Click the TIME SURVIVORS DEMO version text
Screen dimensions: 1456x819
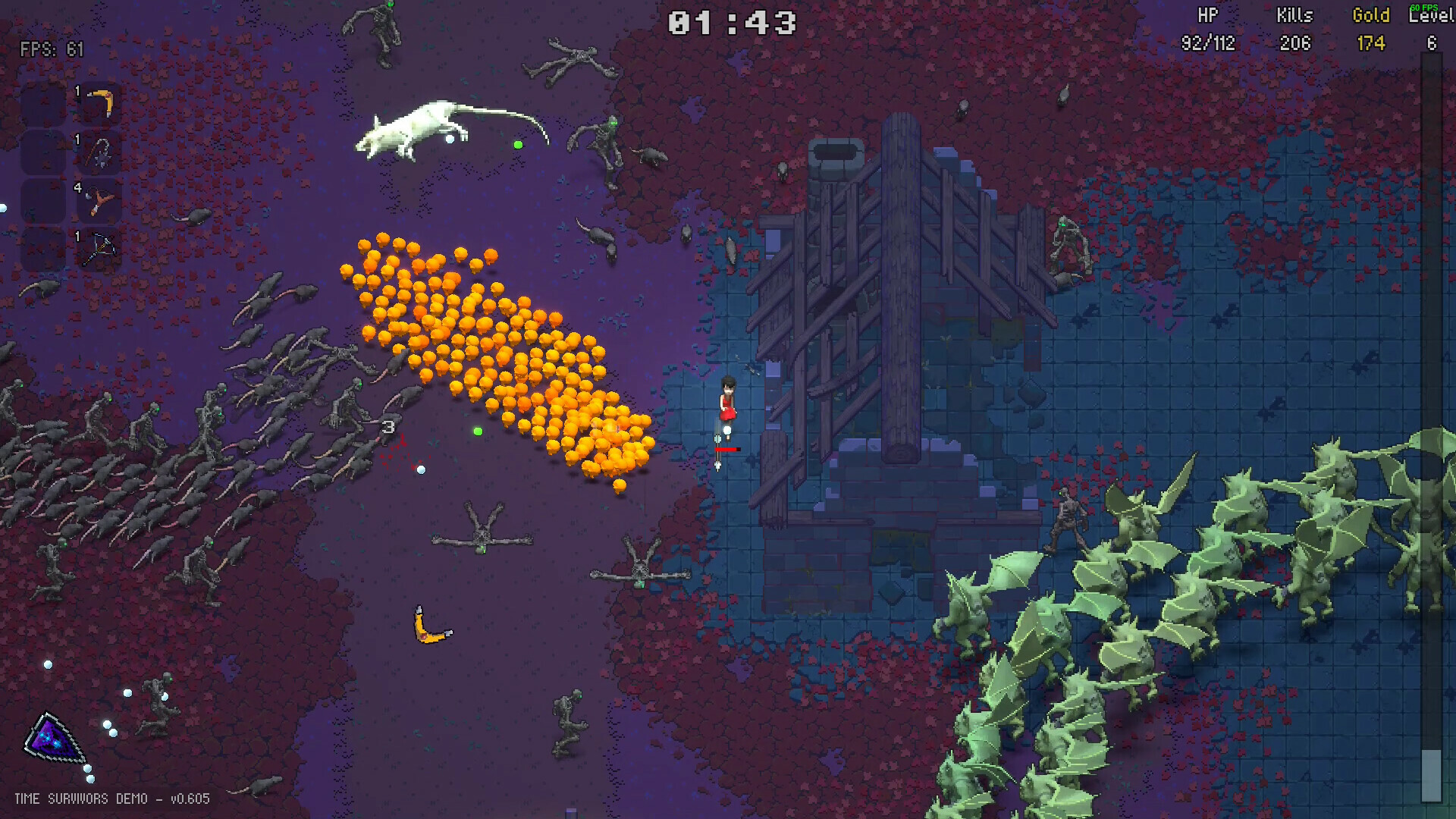pyautogui.click(x=114, y=799)
